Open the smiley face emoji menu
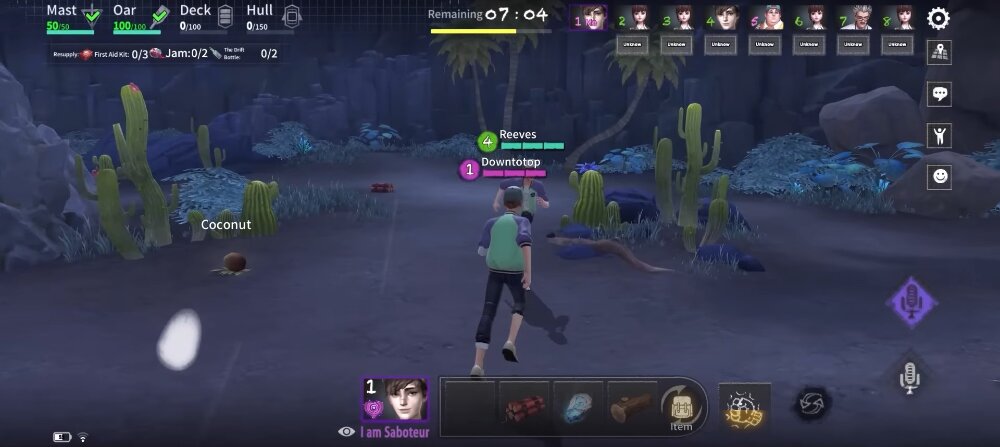Image resolution: width=1000 pixels, height=447 pixels. click(x=939, y=176)
